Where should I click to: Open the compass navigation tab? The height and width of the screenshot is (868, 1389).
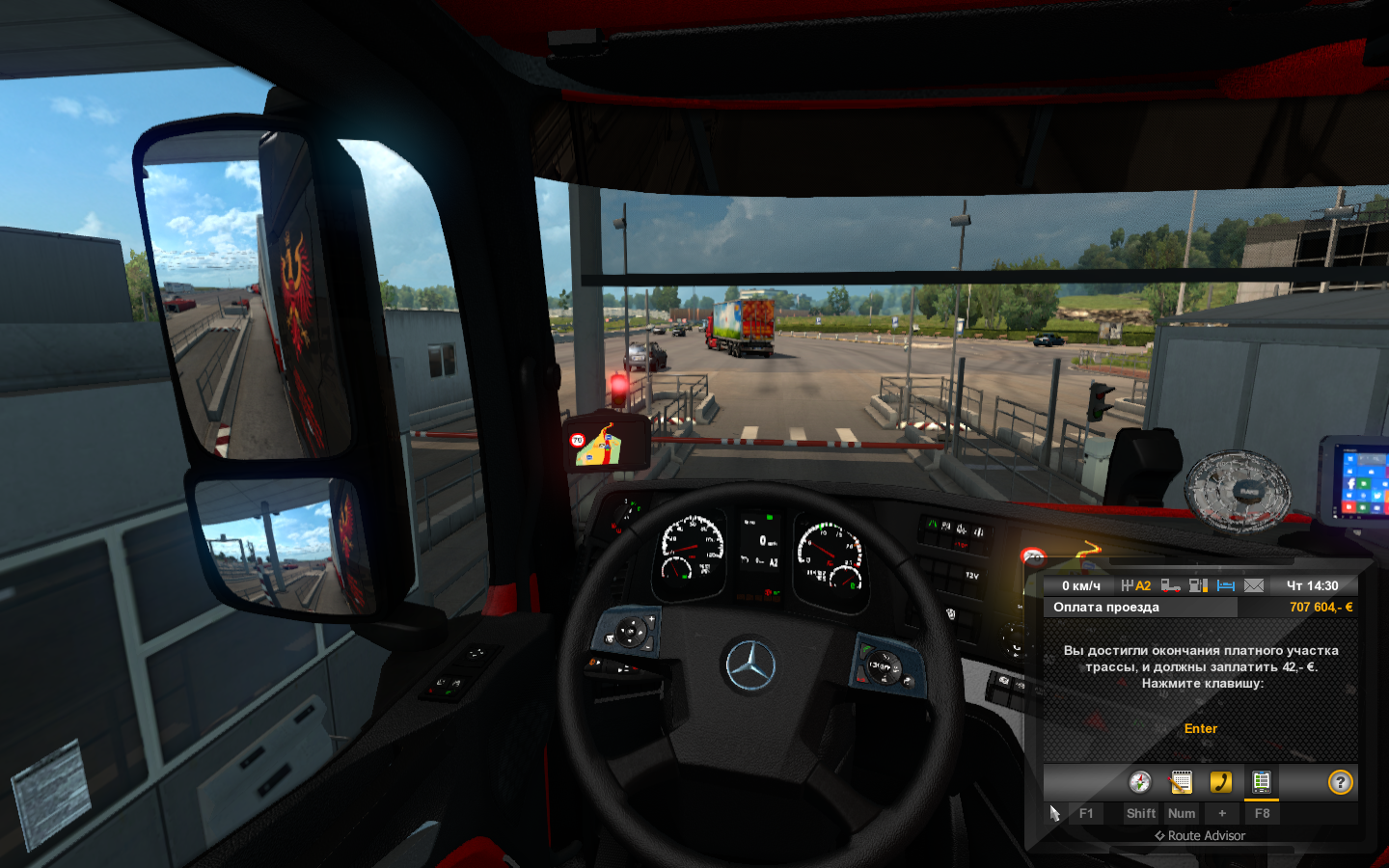pyautogui.click(x=1140, y=782)
